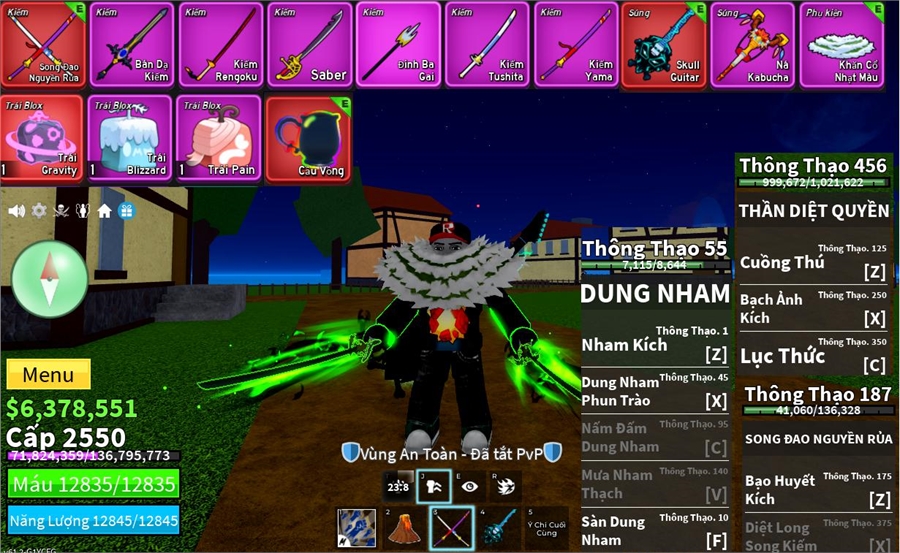The height and width of the screenshot is (553, 900).
Task: Open settings via the gear icon
Action: [x=39, y=211]
